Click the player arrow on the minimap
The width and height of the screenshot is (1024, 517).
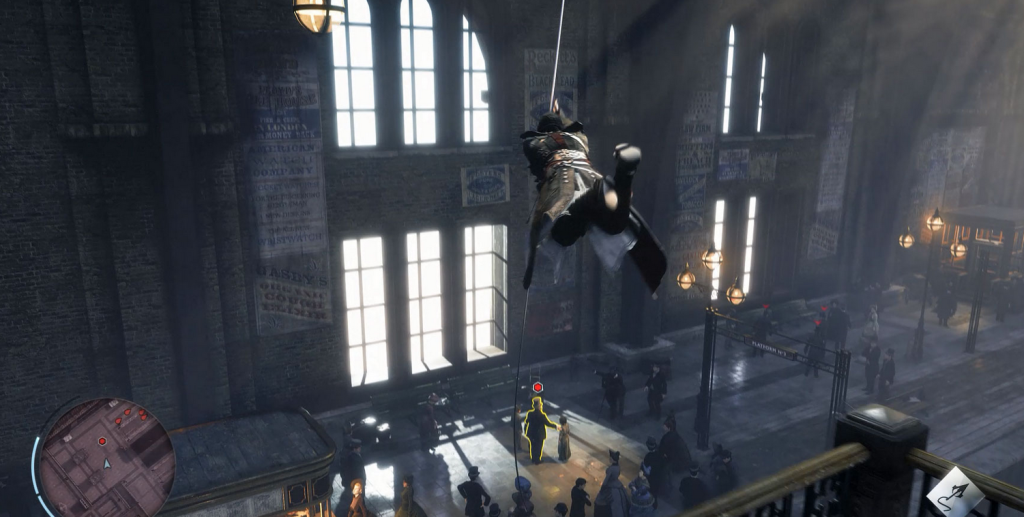107,463
